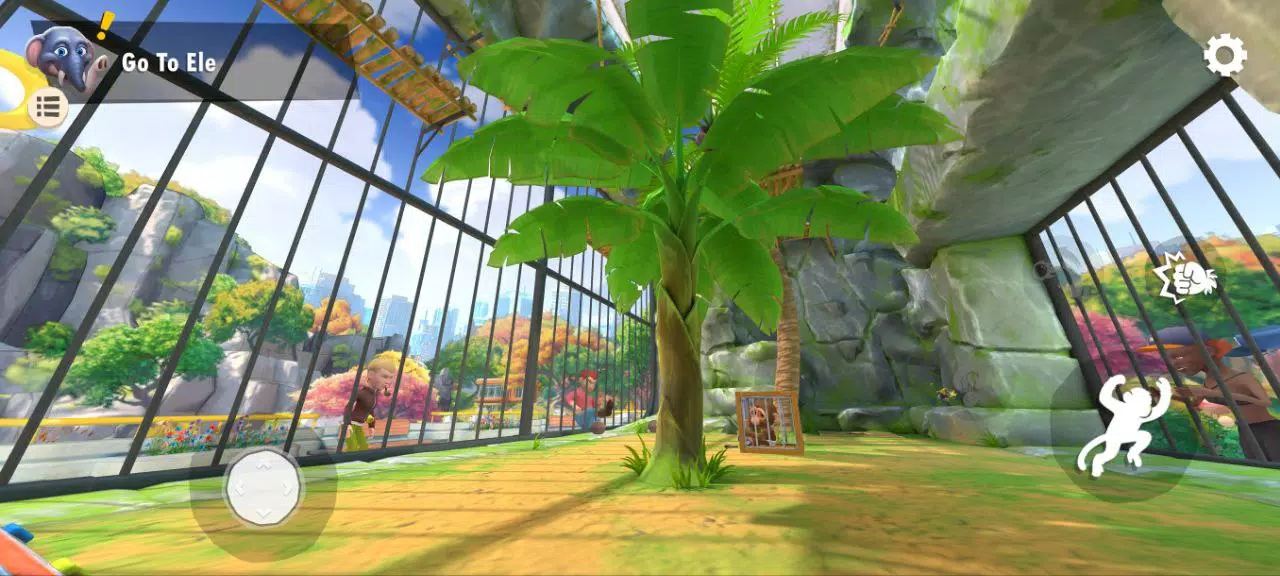Tap the monkey jump action button
This screenshot has height=576, width=1280.
[x=1122, y=426]
